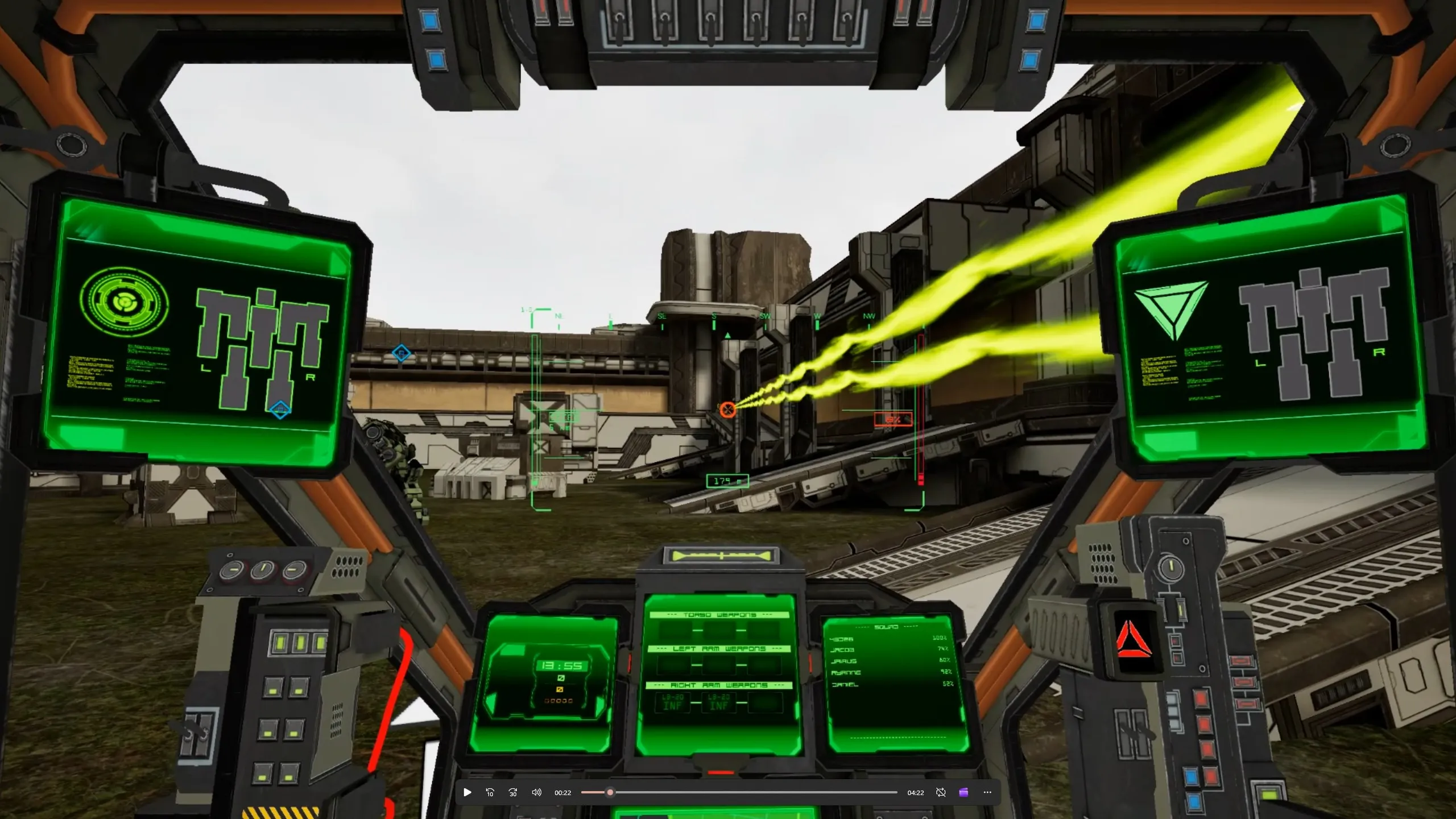The width and height of the screenshot is (1456, 819).
Task: Play the paused video
Action: (x=467, y=792)
